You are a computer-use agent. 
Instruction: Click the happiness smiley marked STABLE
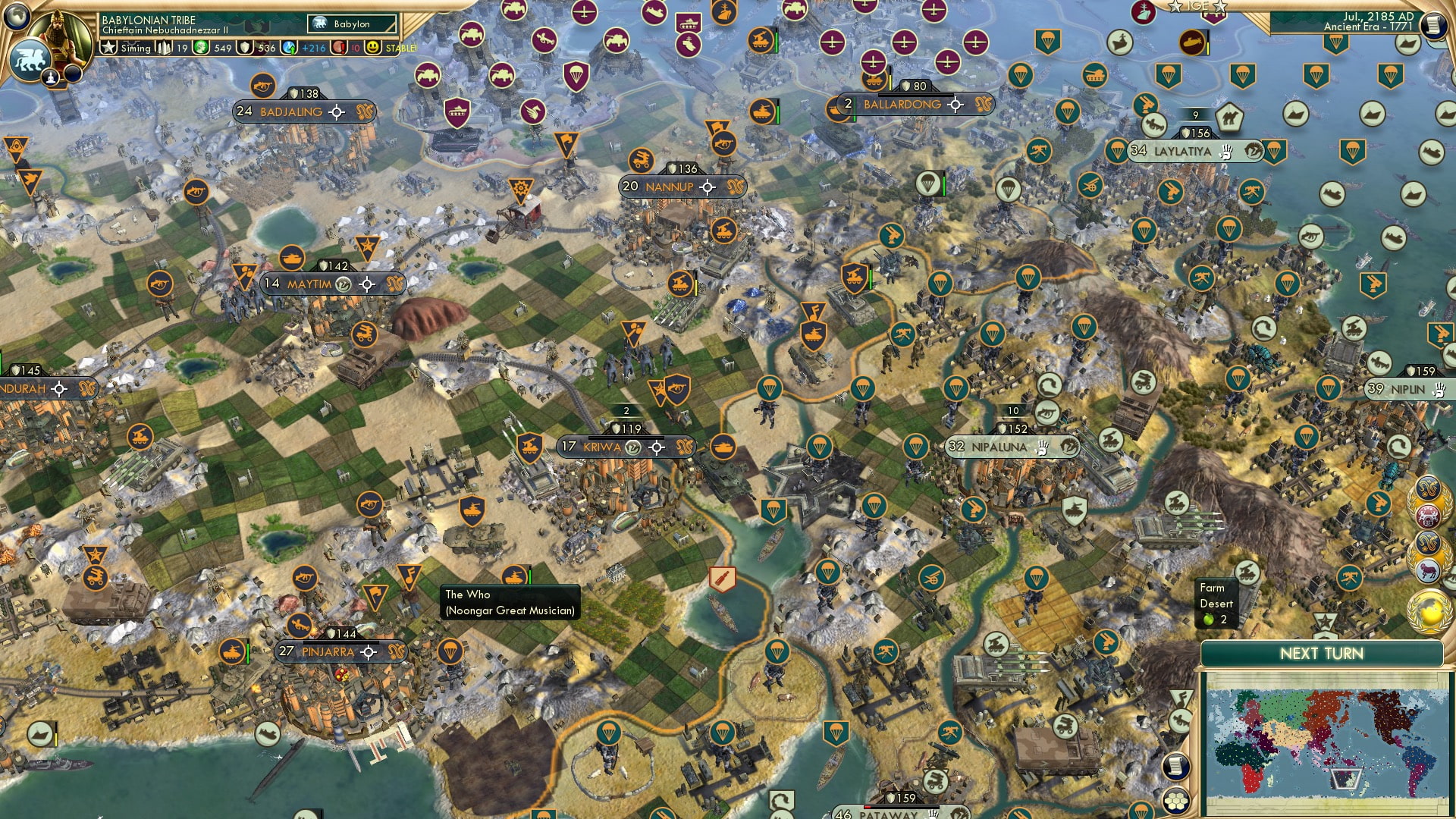coord(372,48)
